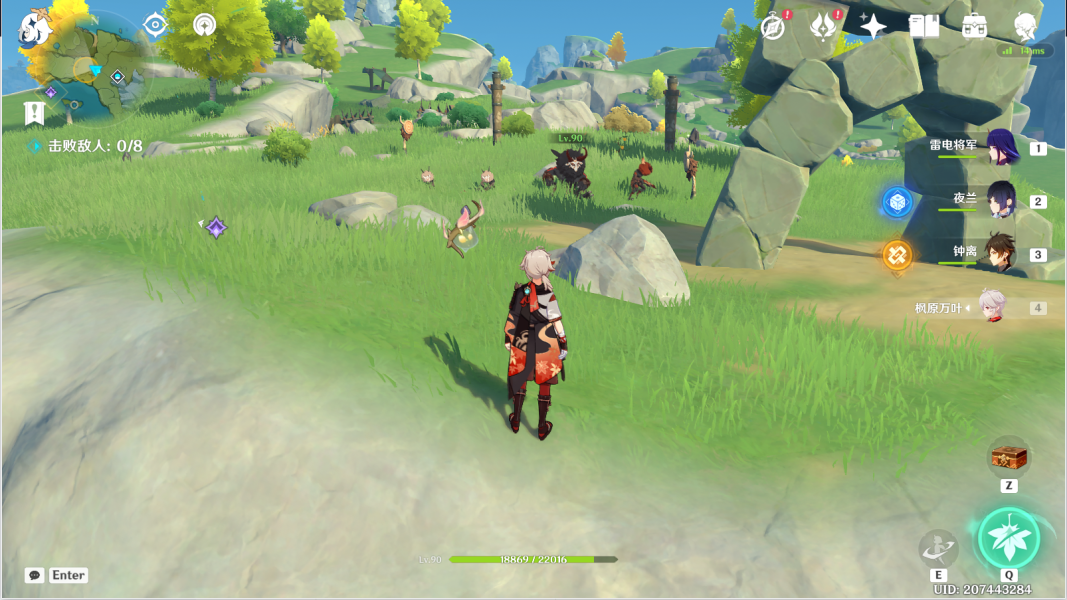1067x600 pixels.
Task: Open the backpack inventory
Action: (975, 27)
